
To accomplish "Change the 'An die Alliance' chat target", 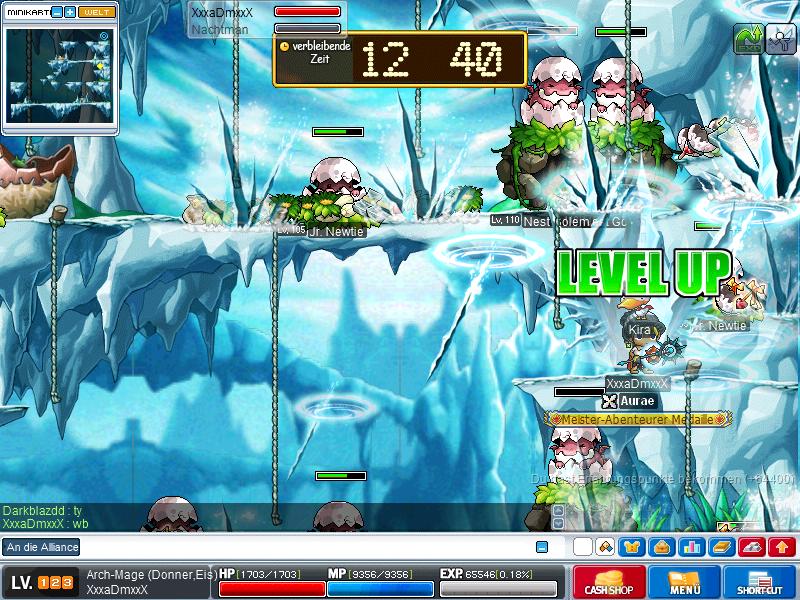I will tap(41, 547).
